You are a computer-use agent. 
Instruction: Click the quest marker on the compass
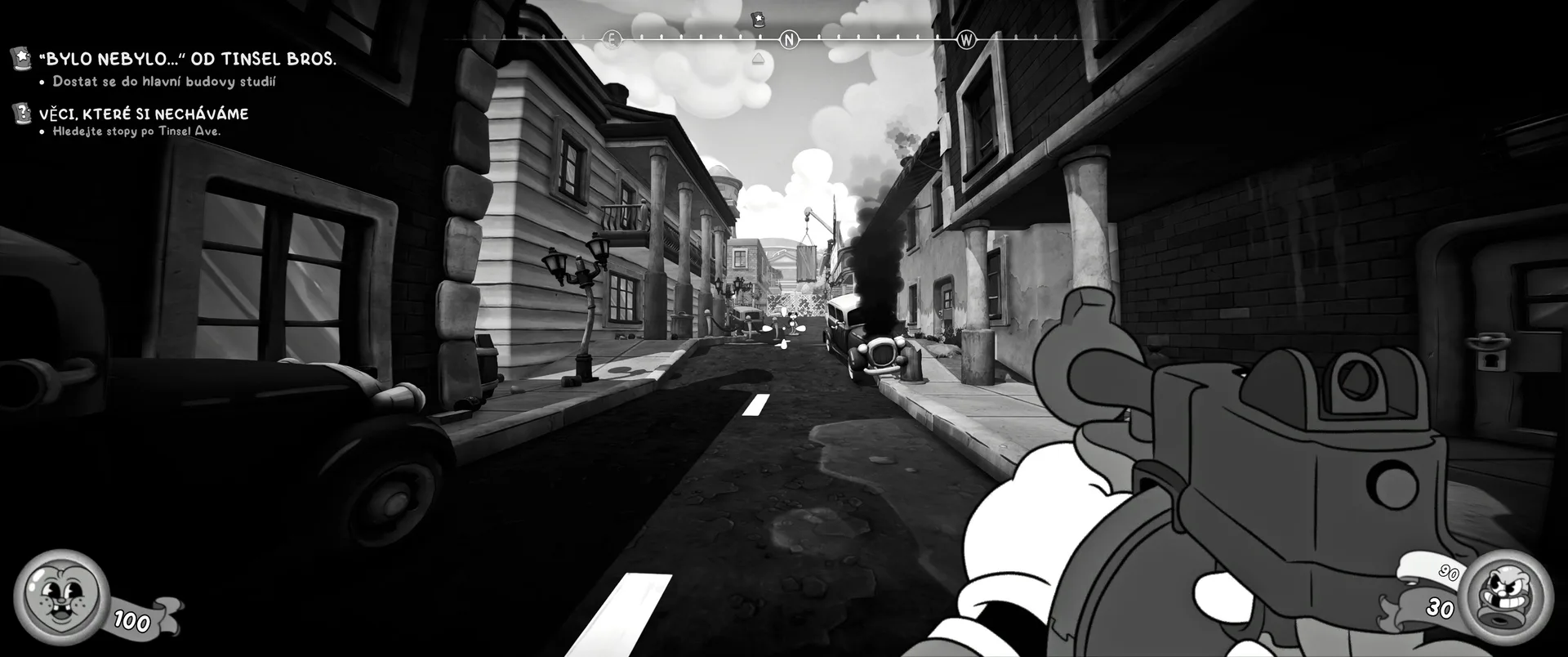click(x=758, y=19)
